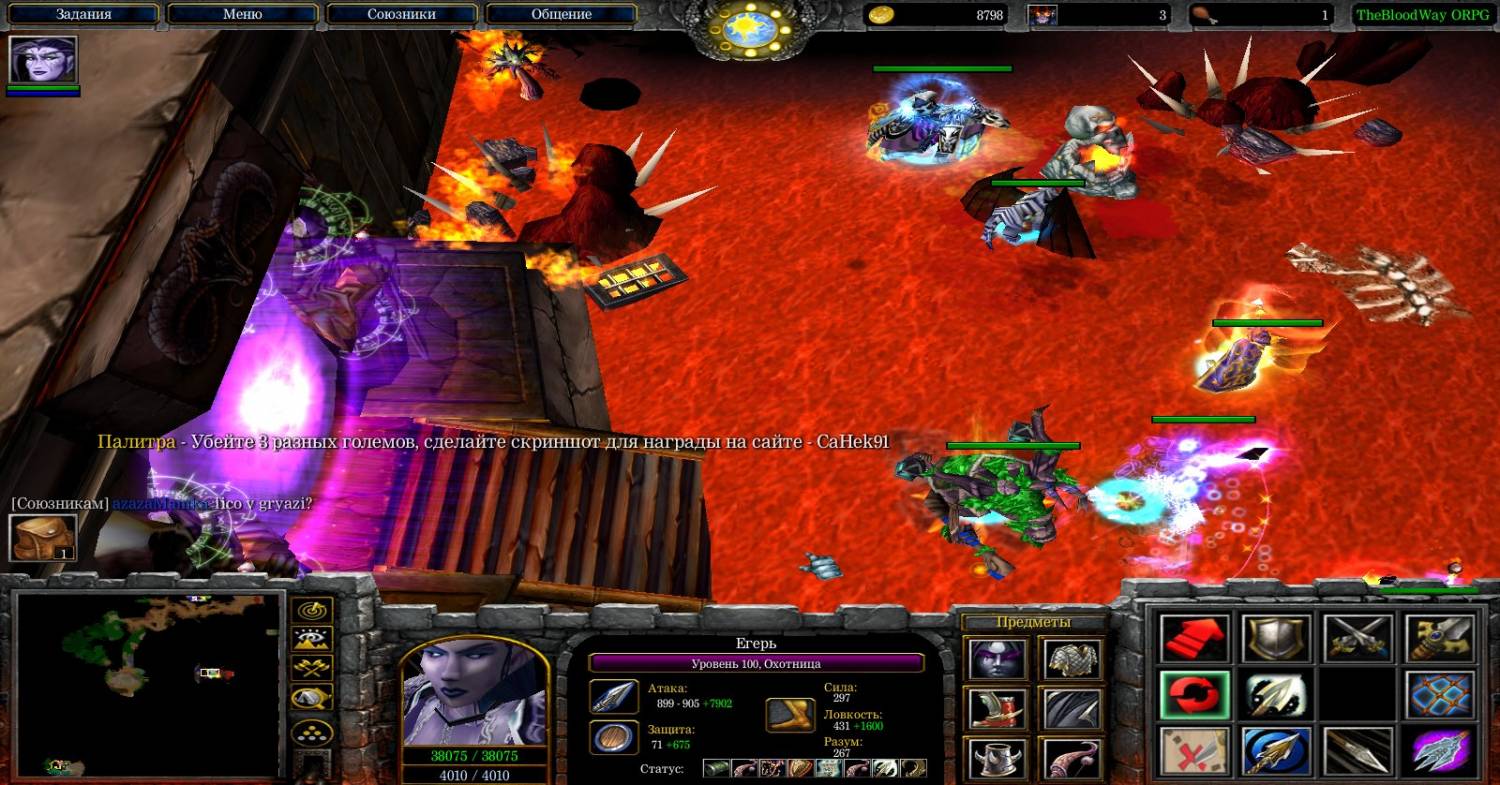The height and width of the screenshot is (785, 1500).
Task: Toggle the formation movement button with dots
Action: [x=311, y=731]
